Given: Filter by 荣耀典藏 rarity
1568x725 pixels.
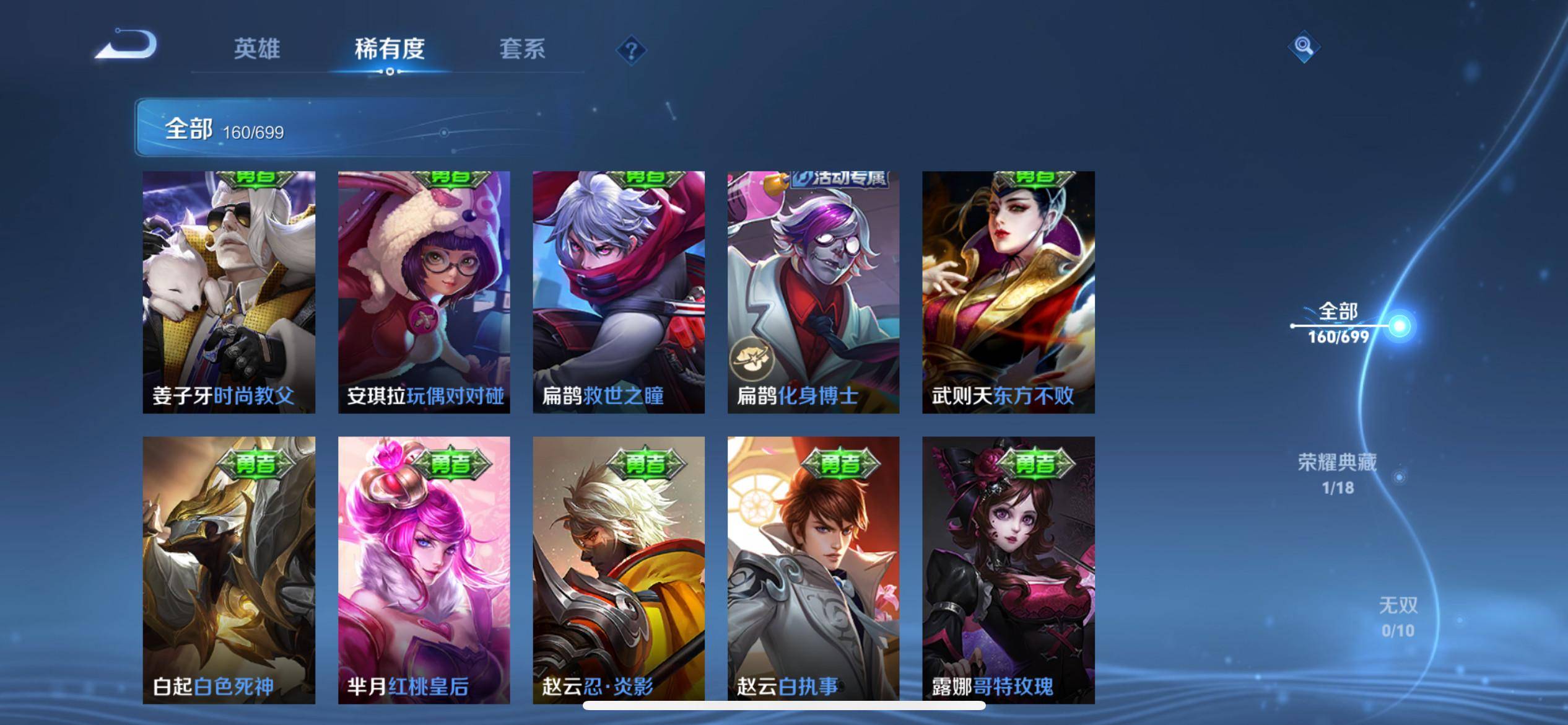Looking at the screenshot, I should pyautogui.click(x=1338, y=473).
